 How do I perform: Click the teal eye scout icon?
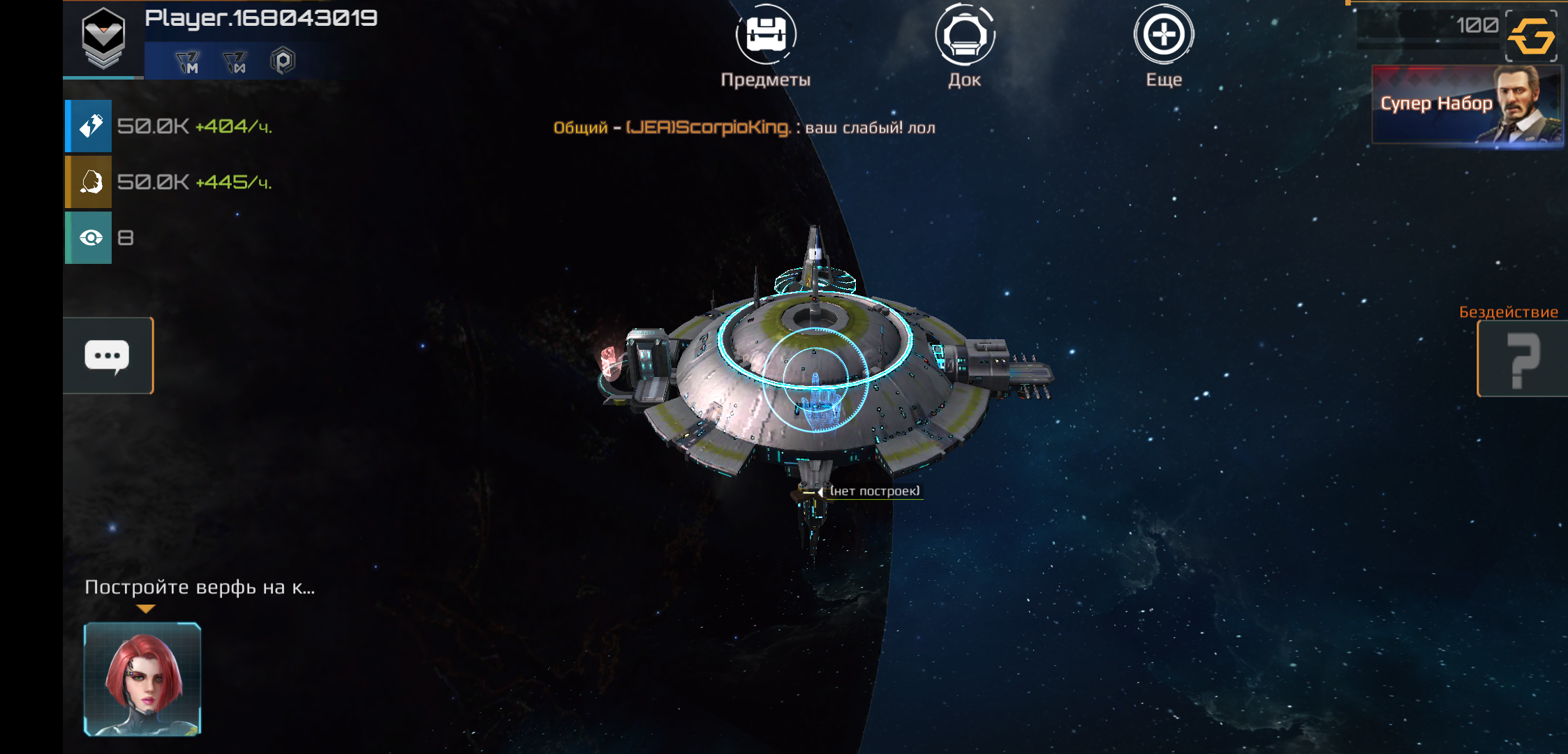coord(89,238)
